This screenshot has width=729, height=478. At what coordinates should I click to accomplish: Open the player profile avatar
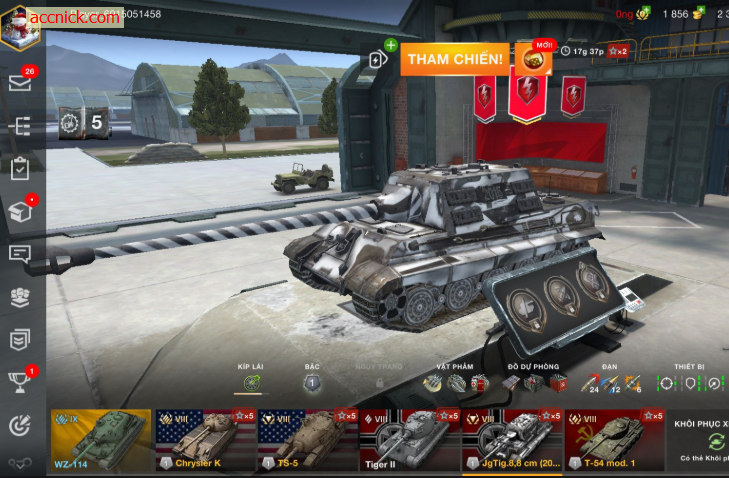tap(20, 24)
